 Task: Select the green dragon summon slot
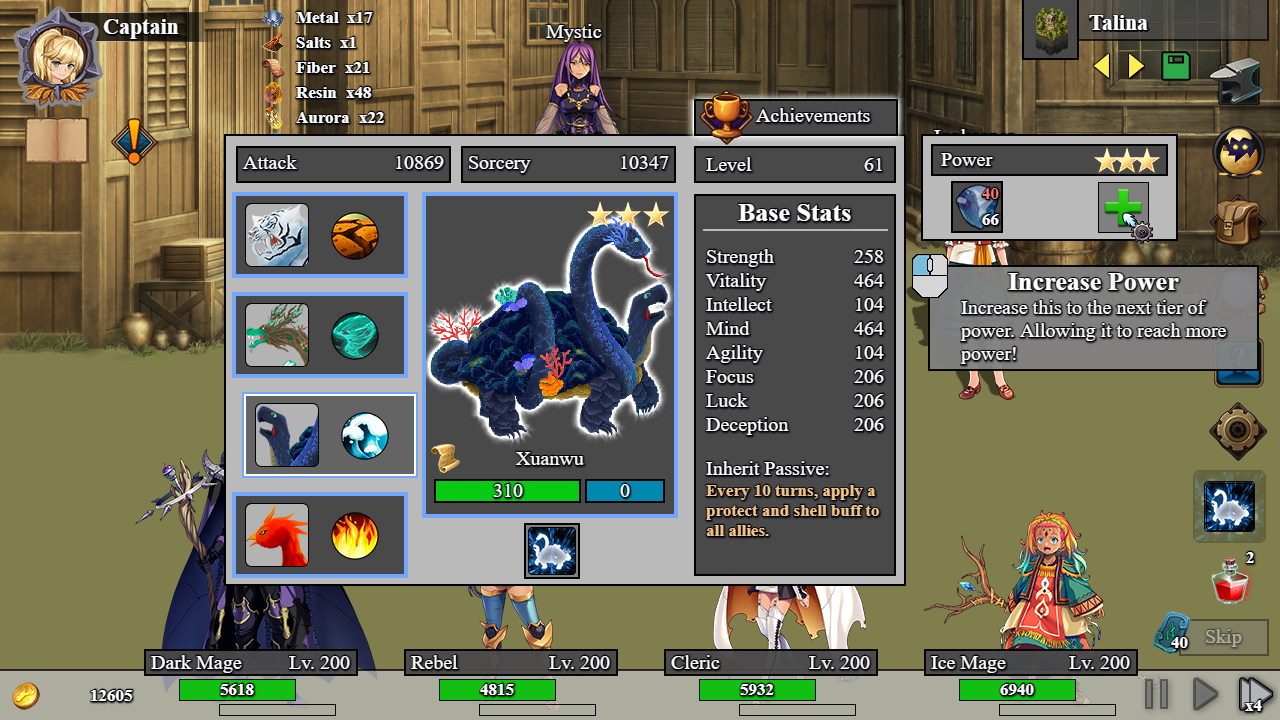pos(277,335)
